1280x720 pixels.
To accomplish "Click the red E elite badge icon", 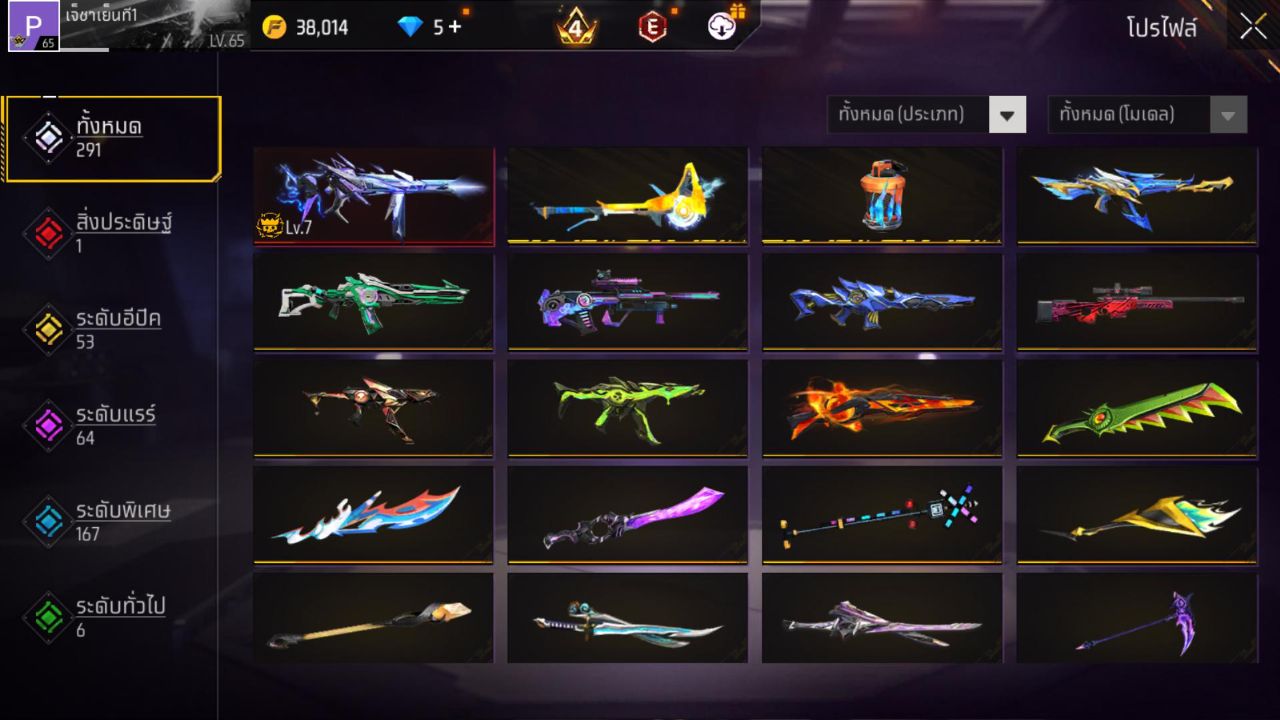I will (655, 27).
